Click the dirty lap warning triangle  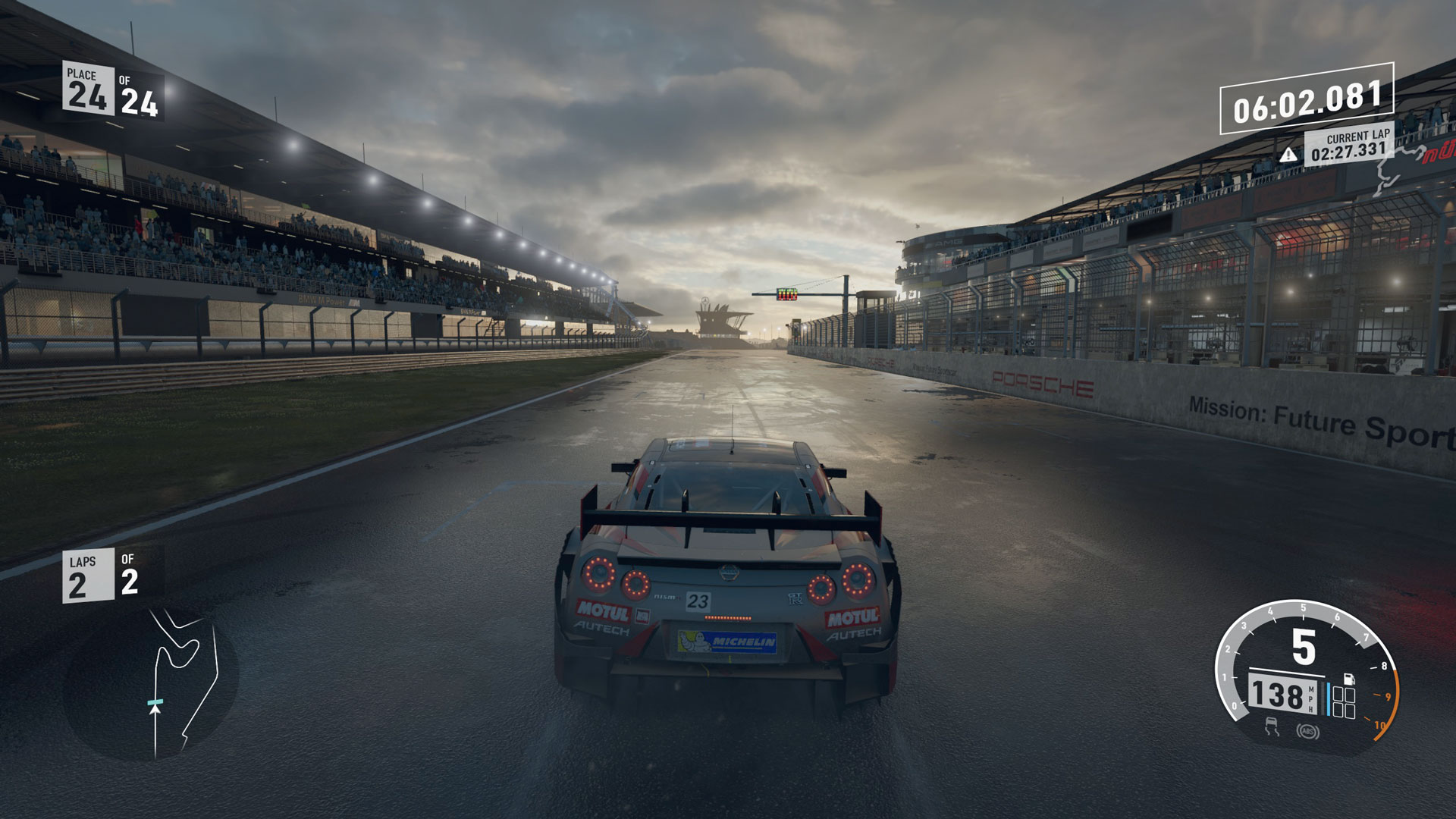coord(1288,155)
